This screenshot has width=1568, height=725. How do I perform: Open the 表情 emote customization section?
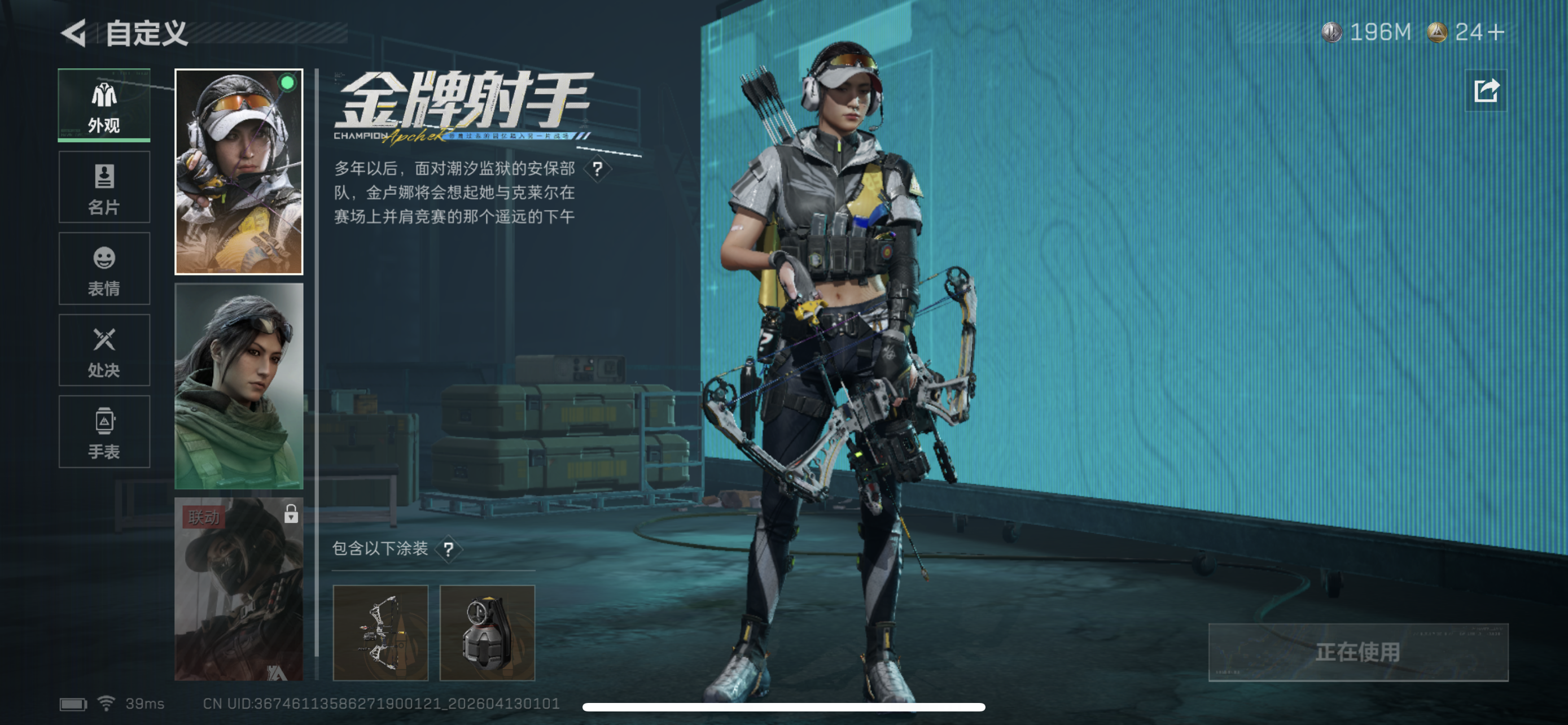[x=103, y=269]
